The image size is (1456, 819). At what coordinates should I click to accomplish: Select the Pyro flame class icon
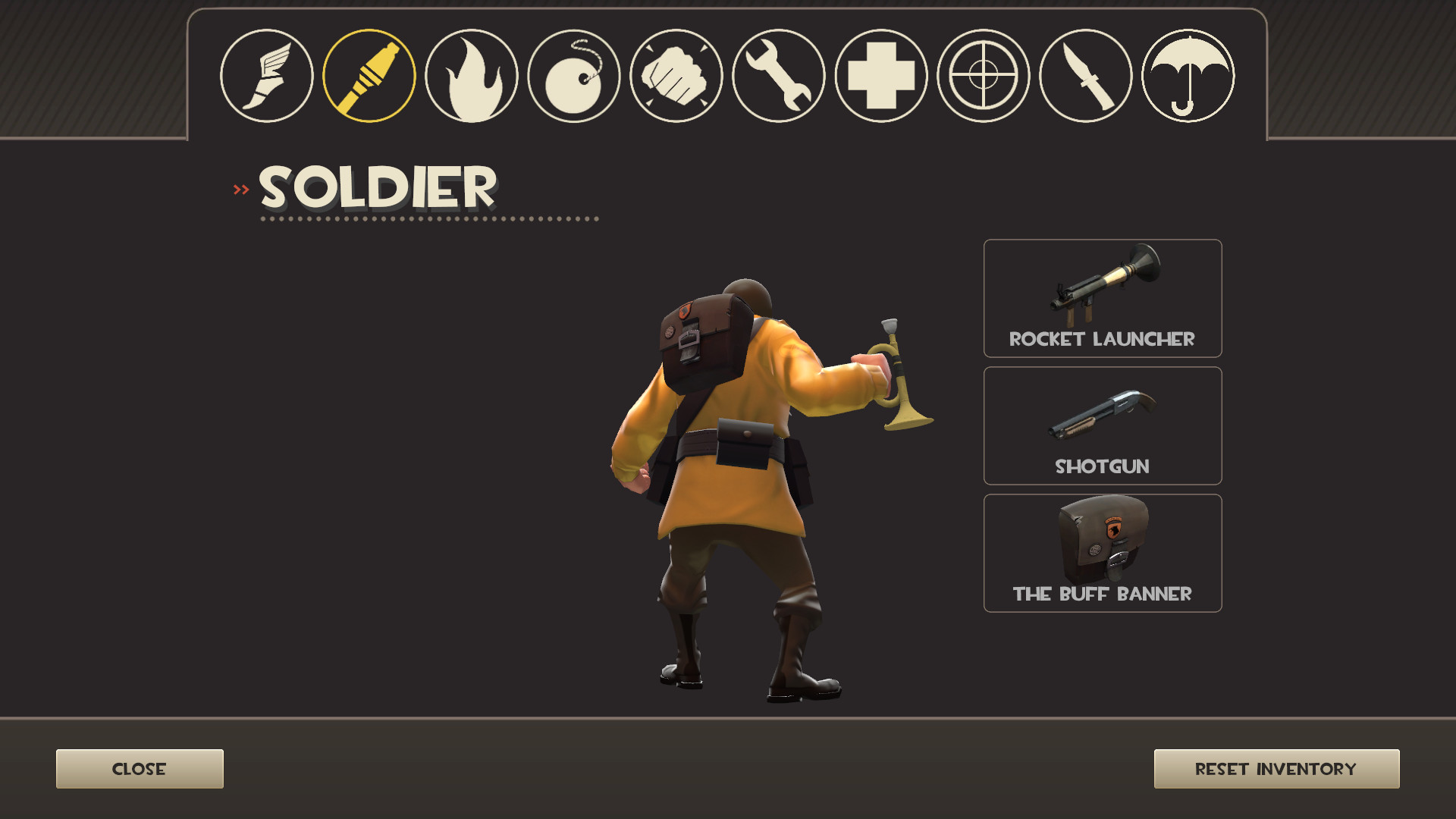tap(472, 76)
